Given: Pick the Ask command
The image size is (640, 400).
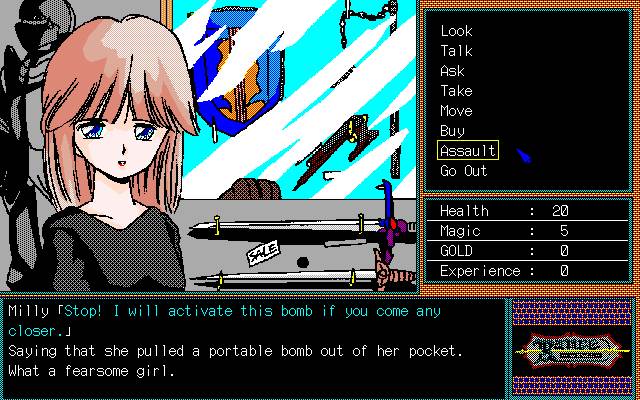Looking at the screenshot, I should click(x=452, y=71).
